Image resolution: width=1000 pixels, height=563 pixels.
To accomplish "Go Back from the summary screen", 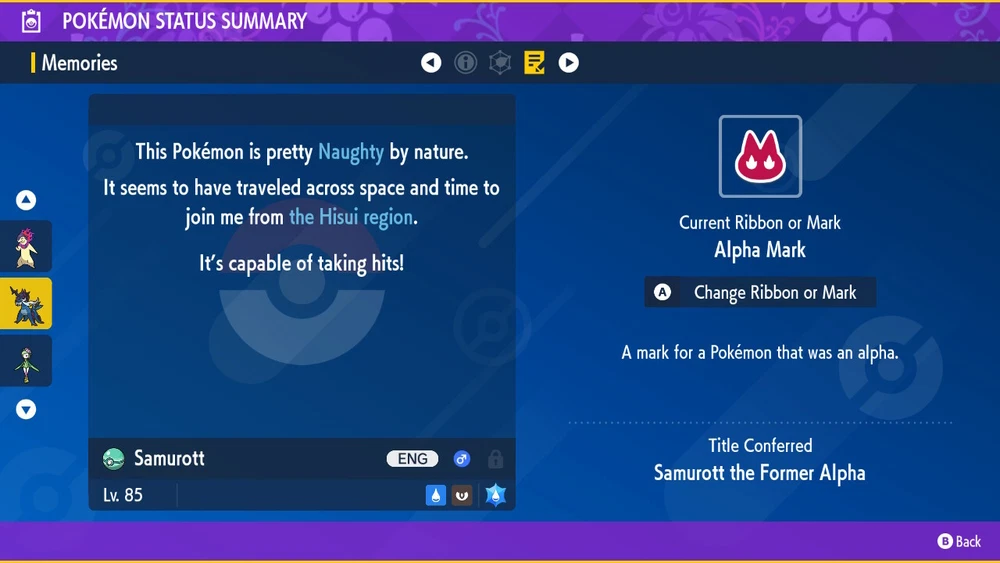I will (959, 541).
